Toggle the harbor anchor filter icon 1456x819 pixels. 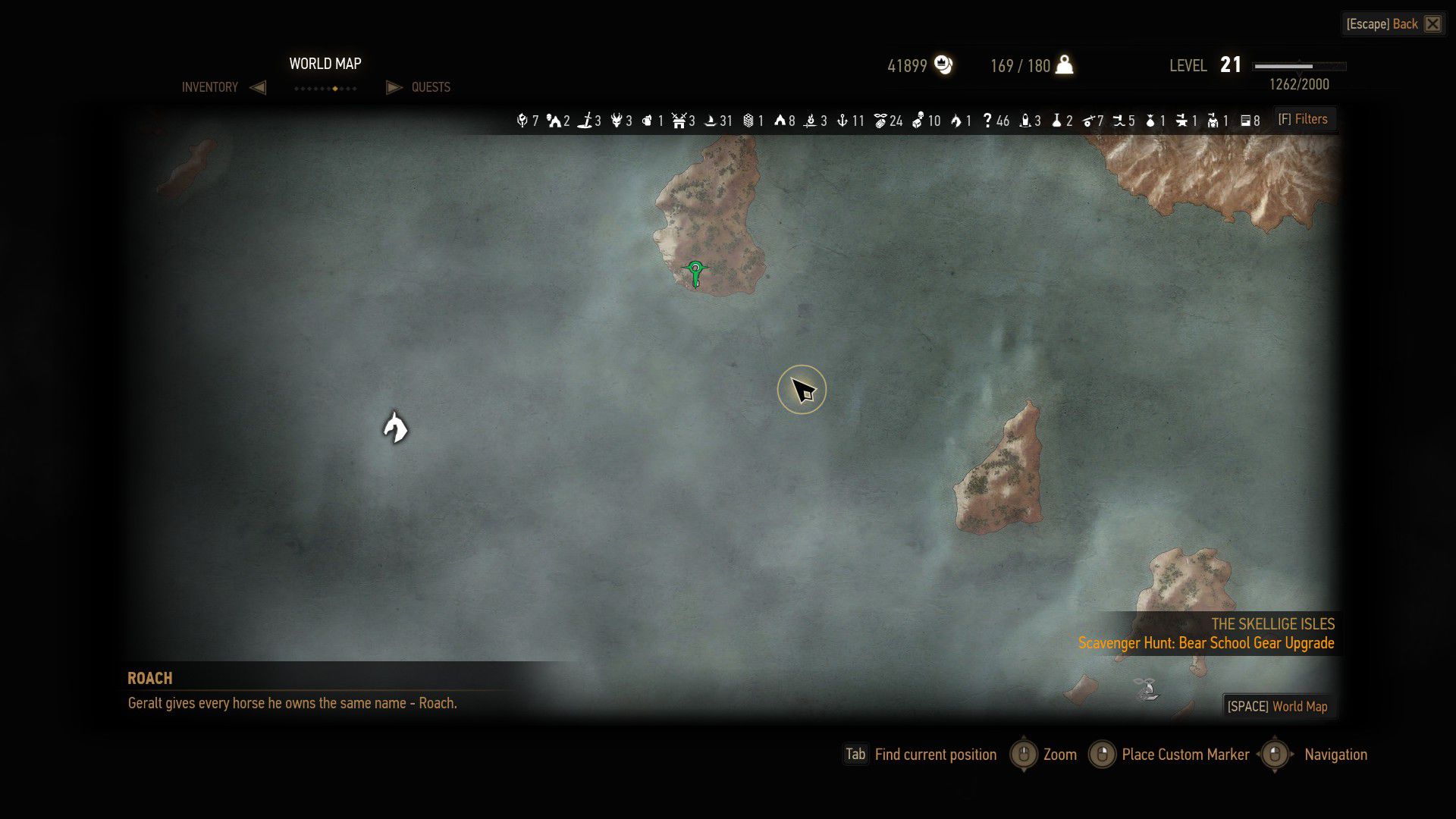pos(842,121)
